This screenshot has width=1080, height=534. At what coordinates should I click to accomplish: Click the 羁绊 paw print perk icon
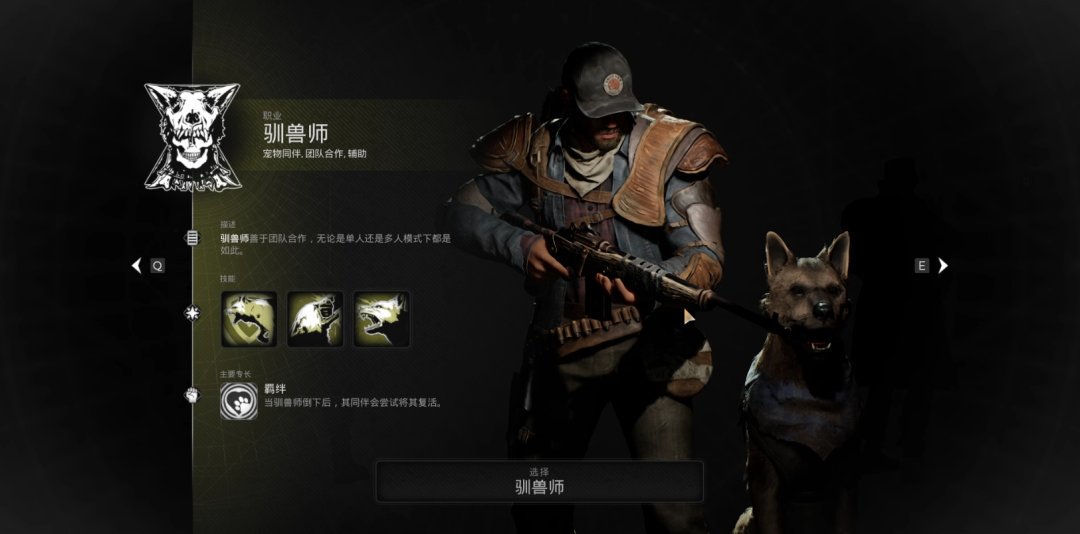pyautogui.click(x=238, y=400)
